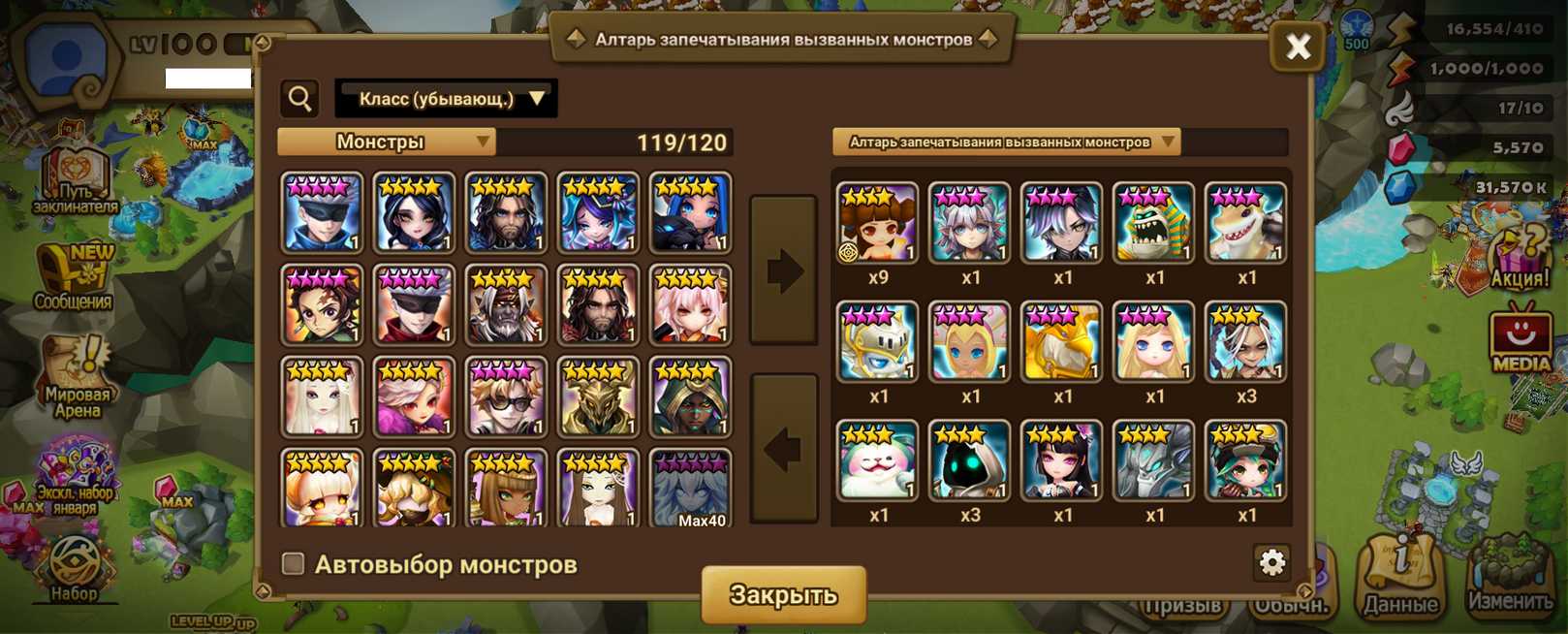Select the green pharaoh monster in altar

[x=1153, y=224]
